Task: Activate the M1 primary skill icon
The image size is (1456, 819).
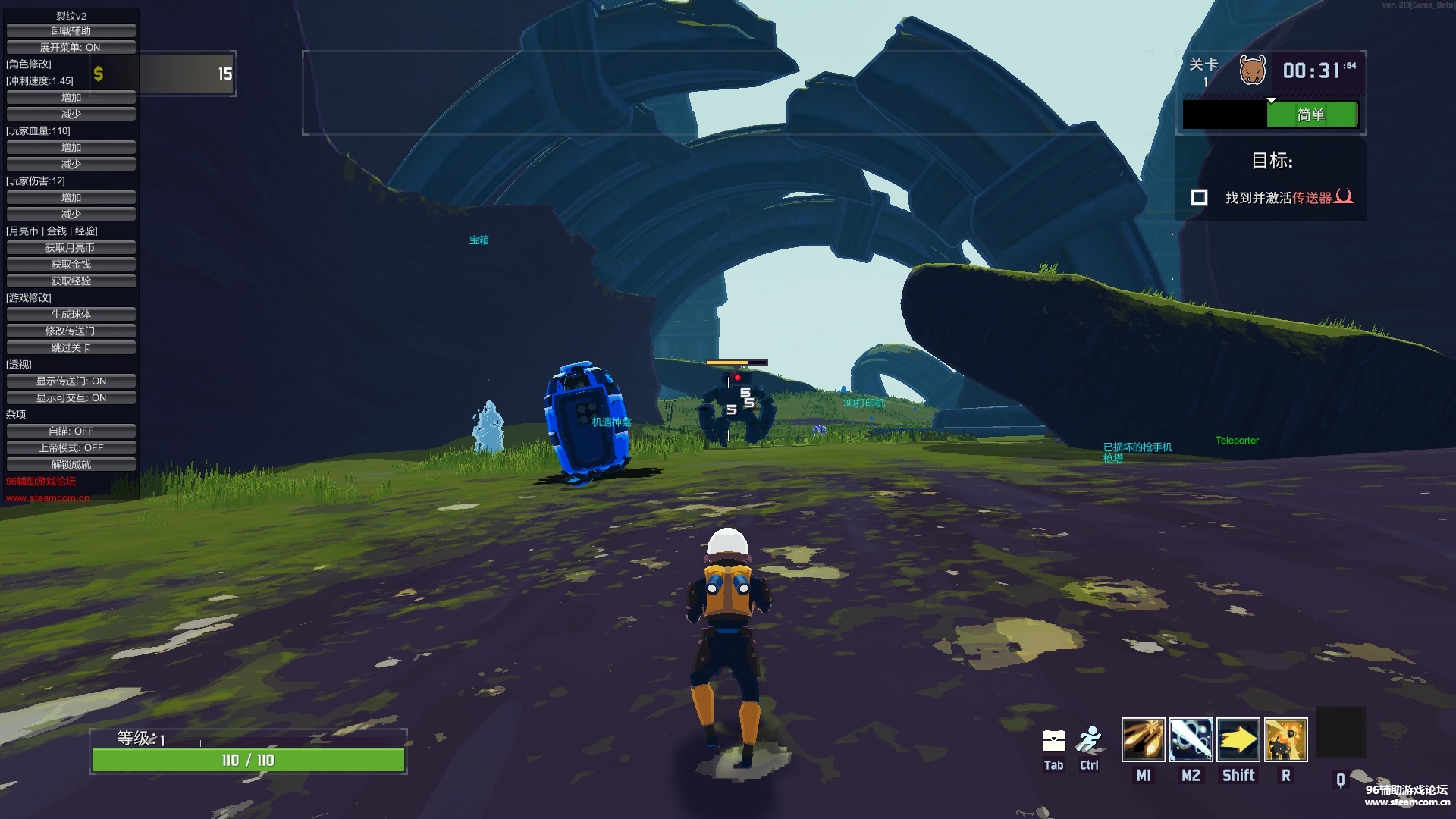Action: [x=1143, y=739]
